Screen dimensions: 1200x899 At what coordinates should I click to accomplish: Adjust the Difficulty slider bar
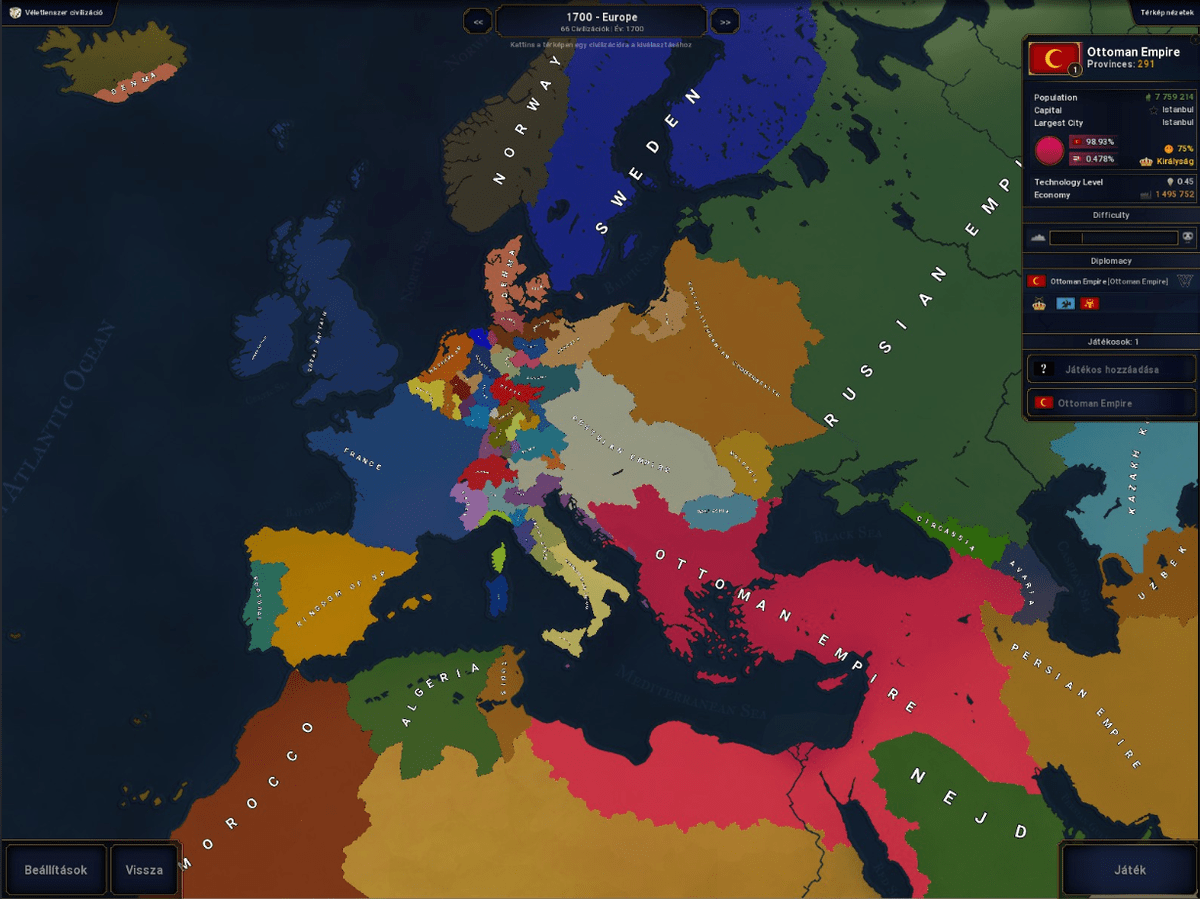tap(1113, 238)
